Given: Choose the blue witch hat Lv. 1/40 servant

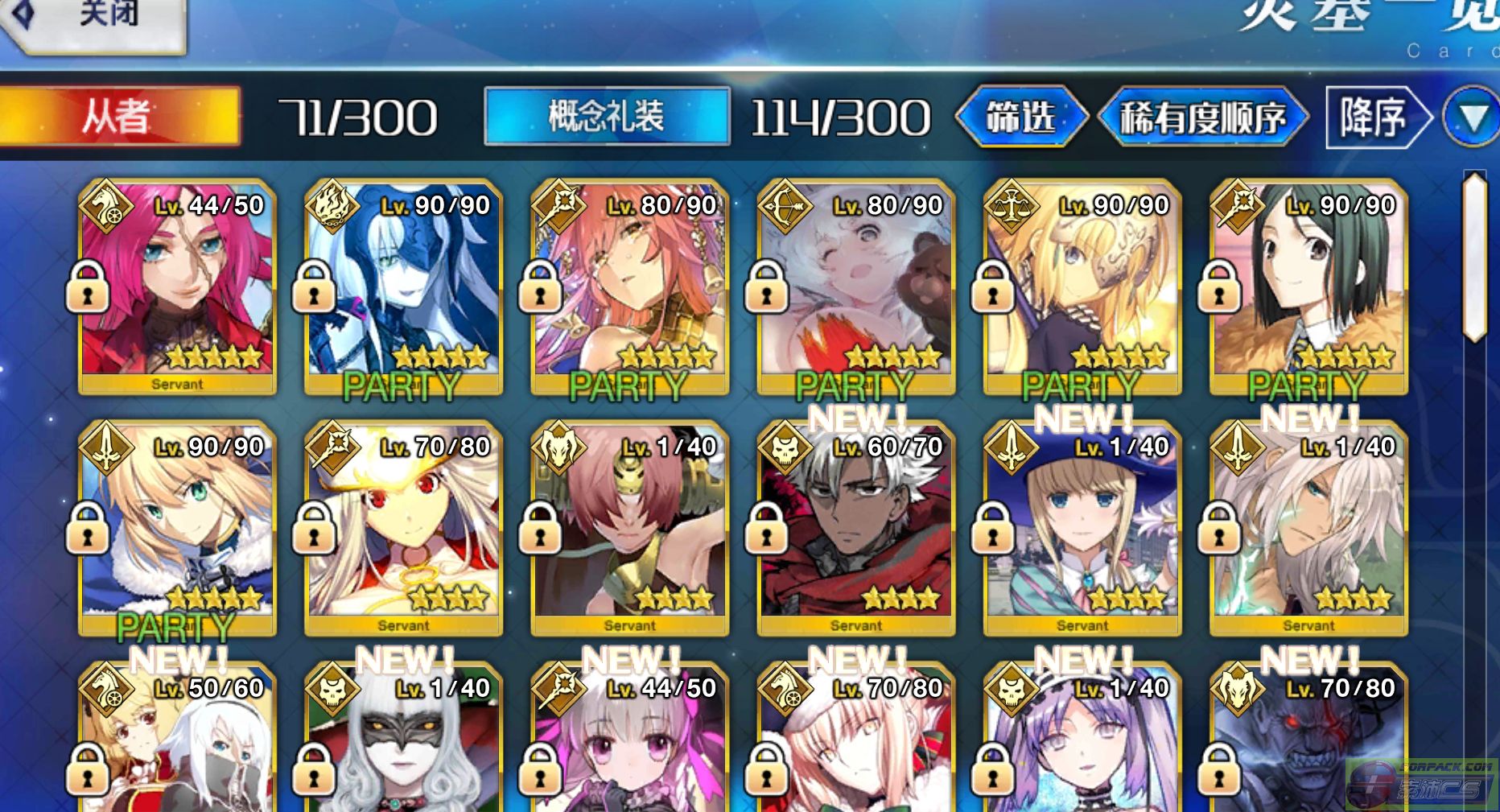Looking at the screenshot, I should 1082,528.
